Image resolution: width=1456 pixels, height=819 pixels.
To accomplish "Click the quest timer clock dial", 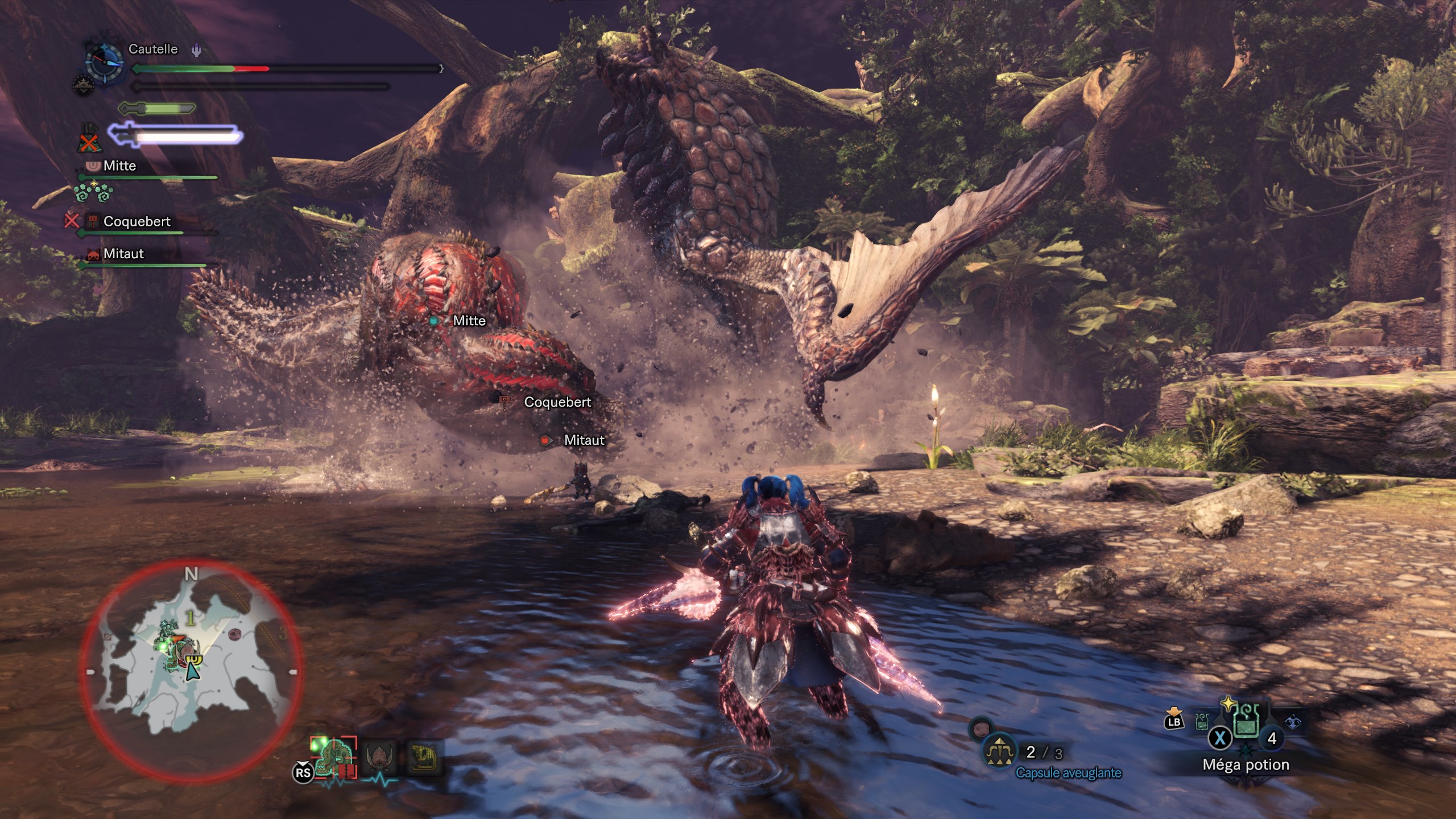I will click(105, 61).
